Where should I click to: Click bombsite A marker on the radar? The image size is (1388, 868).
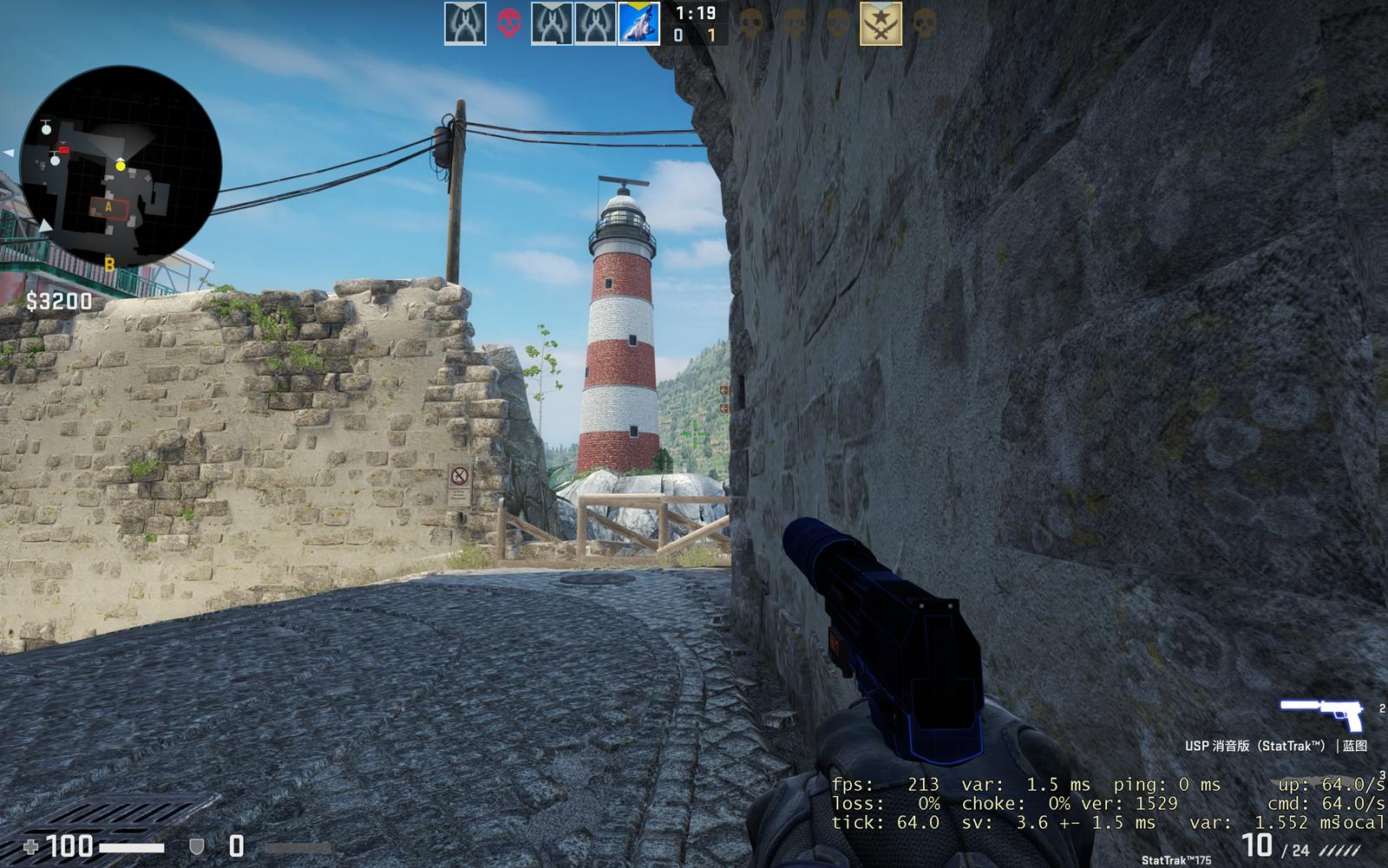(x=108, y=207)
